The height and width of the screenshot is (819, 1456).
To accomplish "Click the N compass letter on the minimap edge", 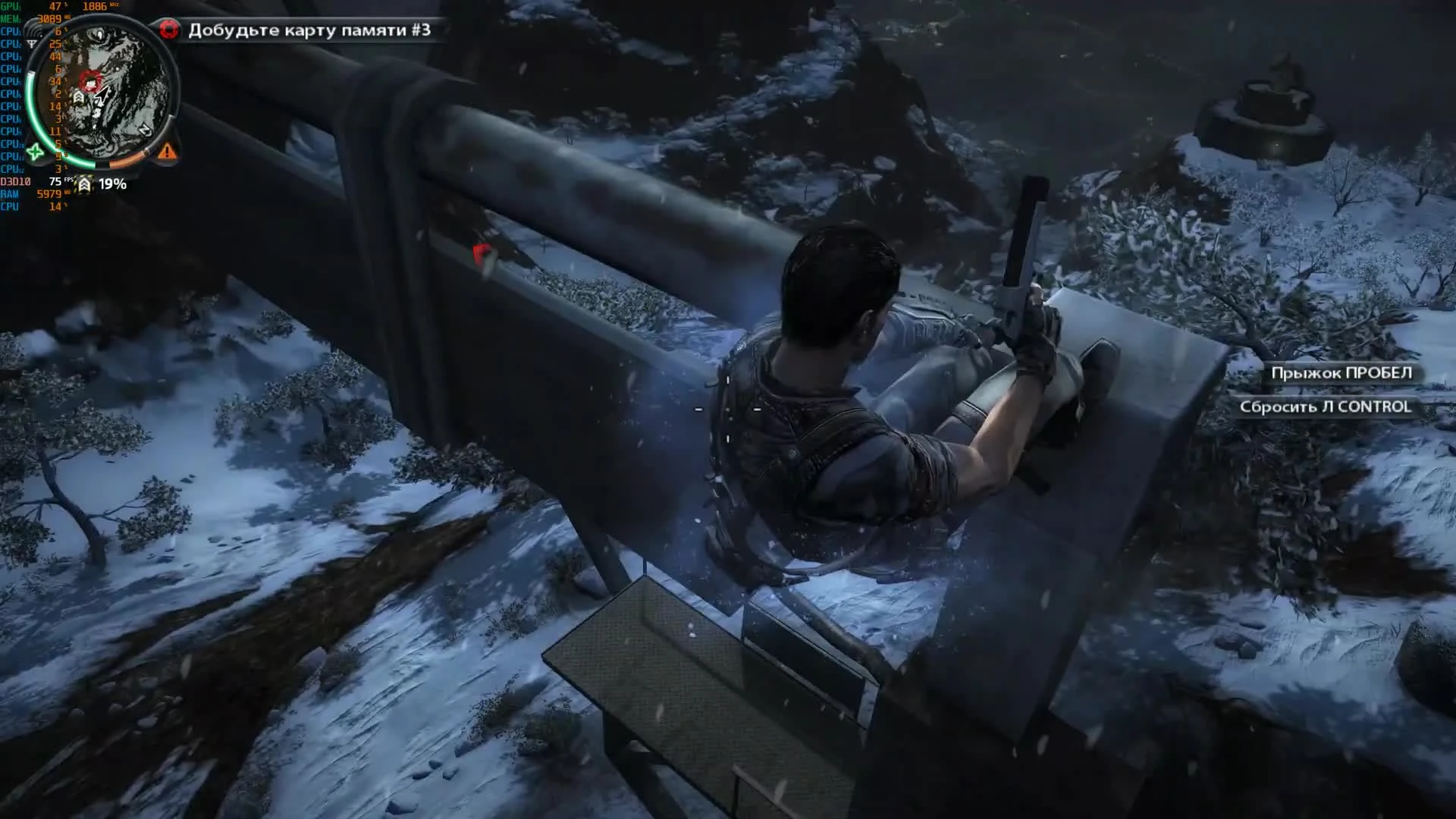I will pos(146,130).
